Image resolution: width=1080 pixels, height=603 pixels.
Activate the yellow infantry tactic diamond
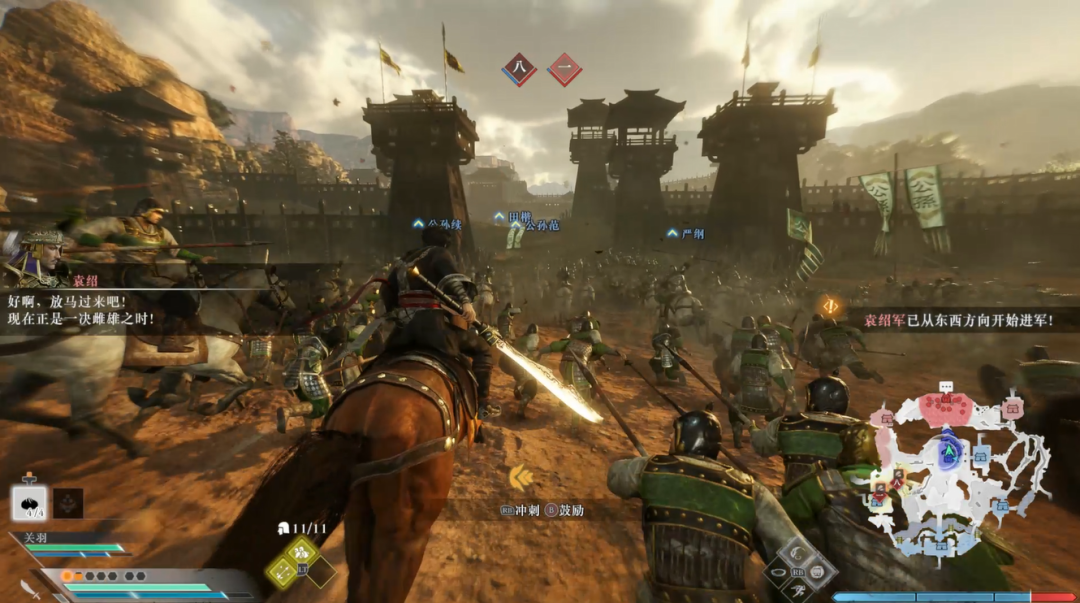coord(301,550)
